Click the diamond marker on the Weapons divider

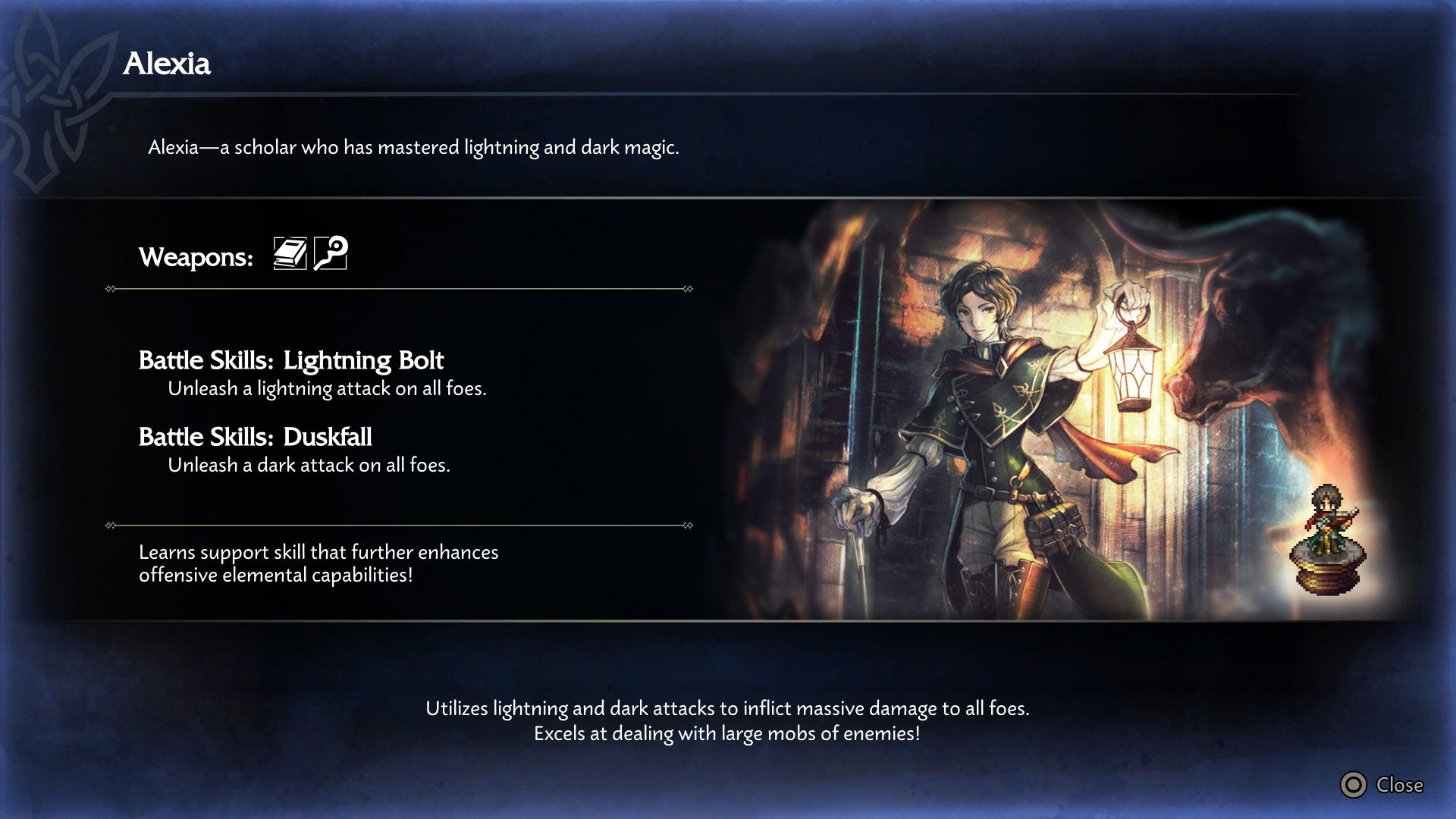[x=108, y=287]
